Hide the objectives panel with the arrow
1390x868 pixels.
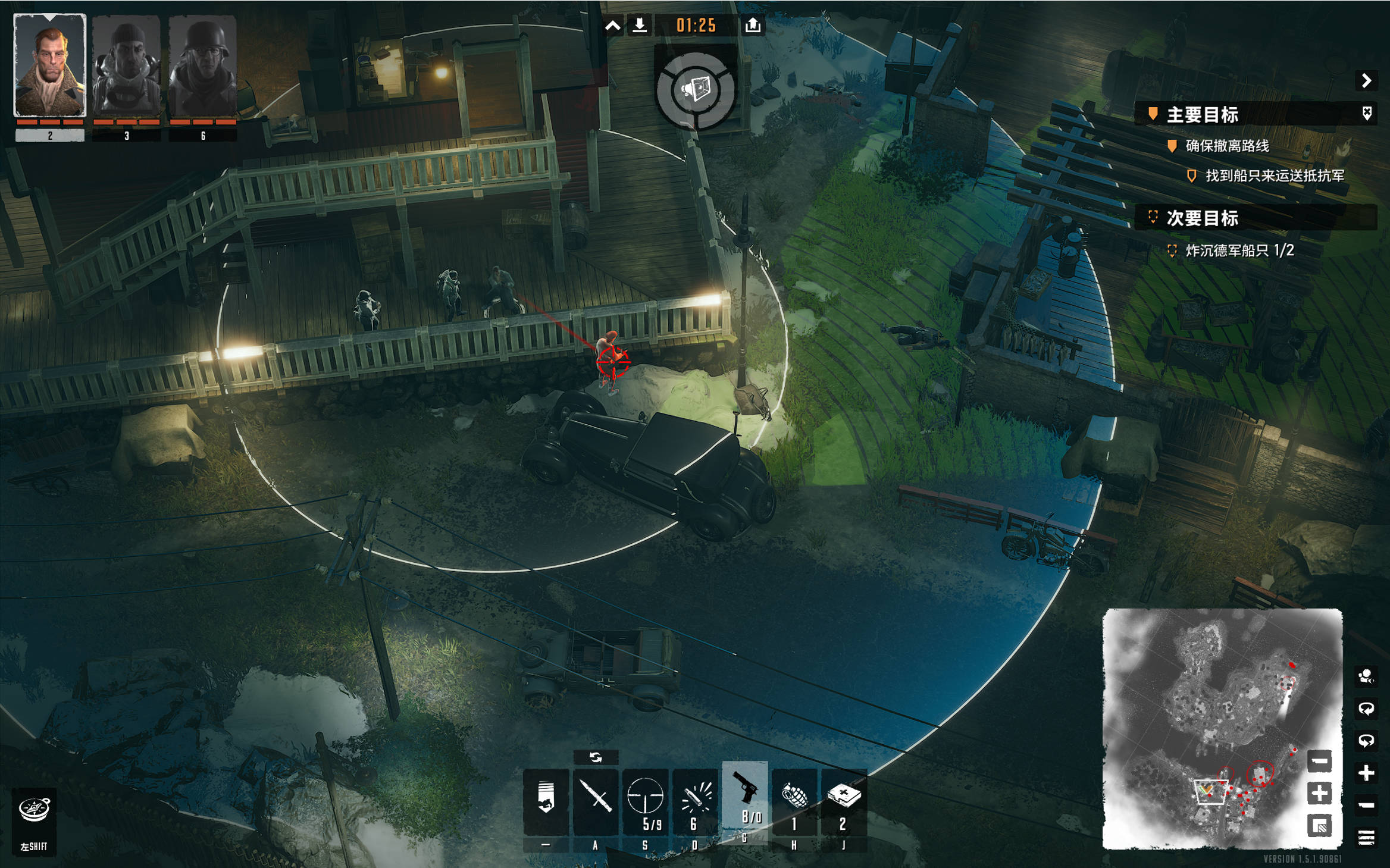[x=1366, y=80]
